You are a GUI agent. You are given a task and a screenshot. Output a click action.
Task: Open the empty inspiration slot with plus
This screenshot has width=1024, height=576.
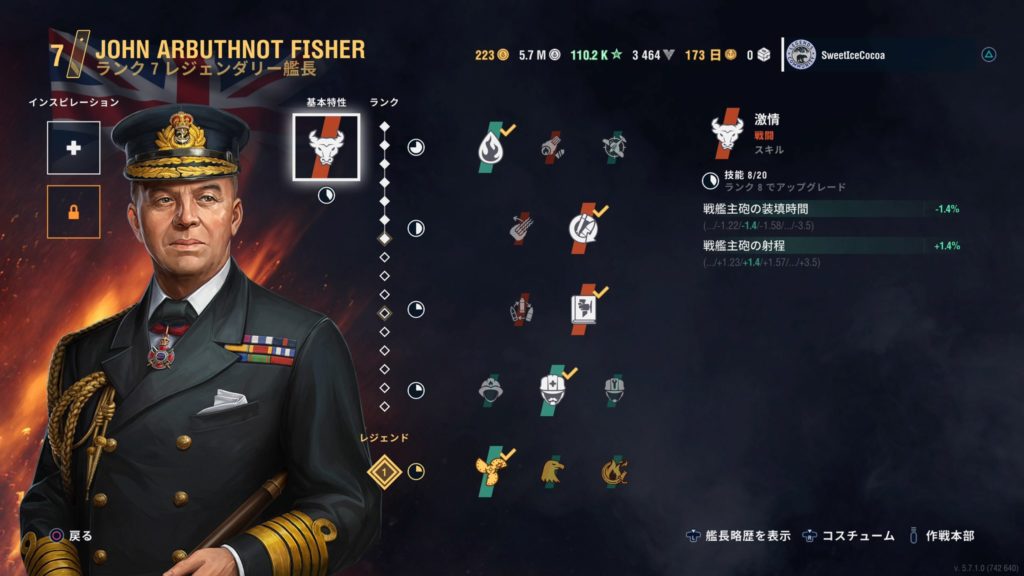pos(73,148)
